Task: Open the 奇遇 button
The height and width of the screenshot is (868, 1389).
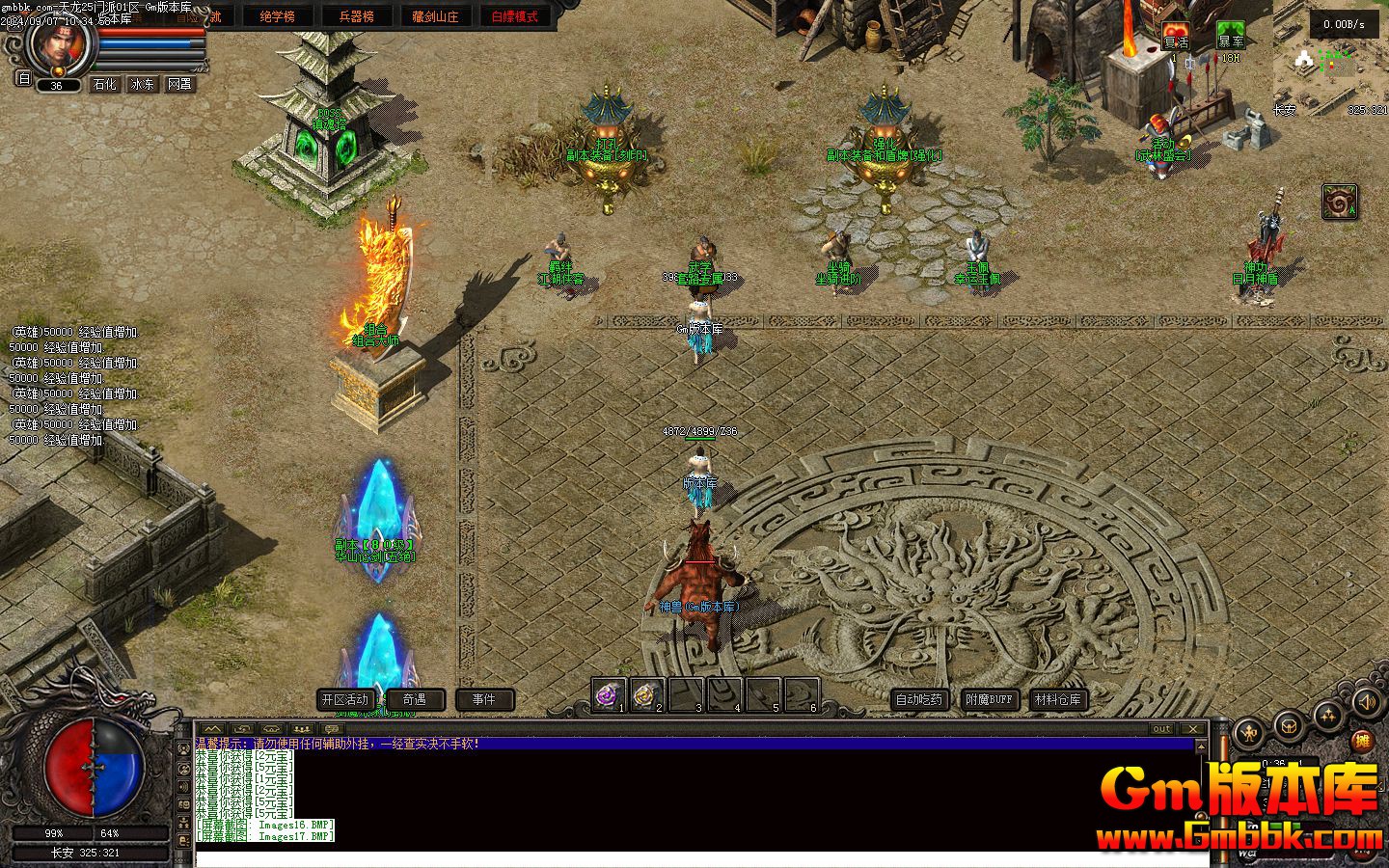Action: [x=415, y=699]
